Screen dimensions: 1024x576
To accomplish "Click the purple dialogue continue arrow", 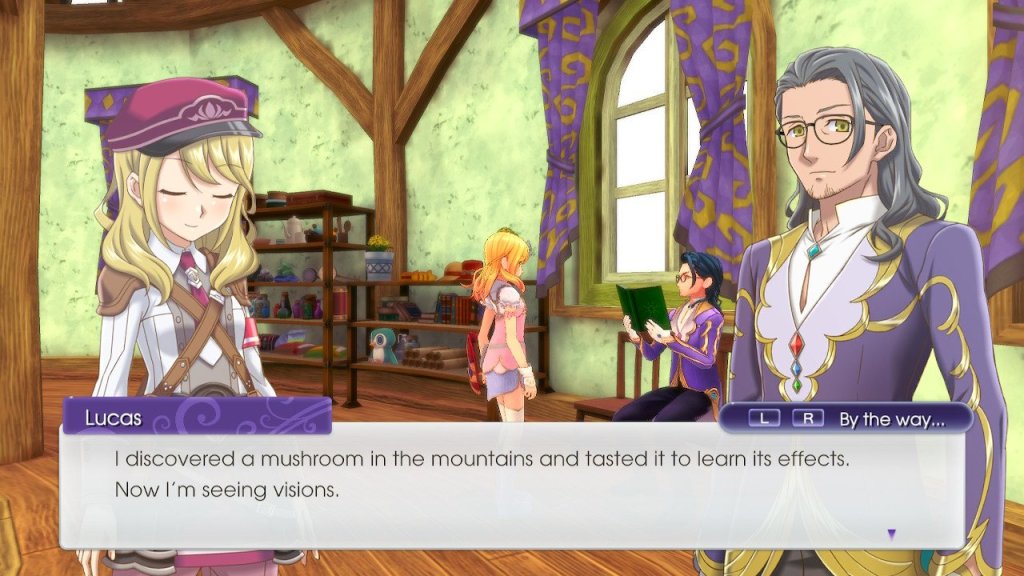I will click(891, 534).
